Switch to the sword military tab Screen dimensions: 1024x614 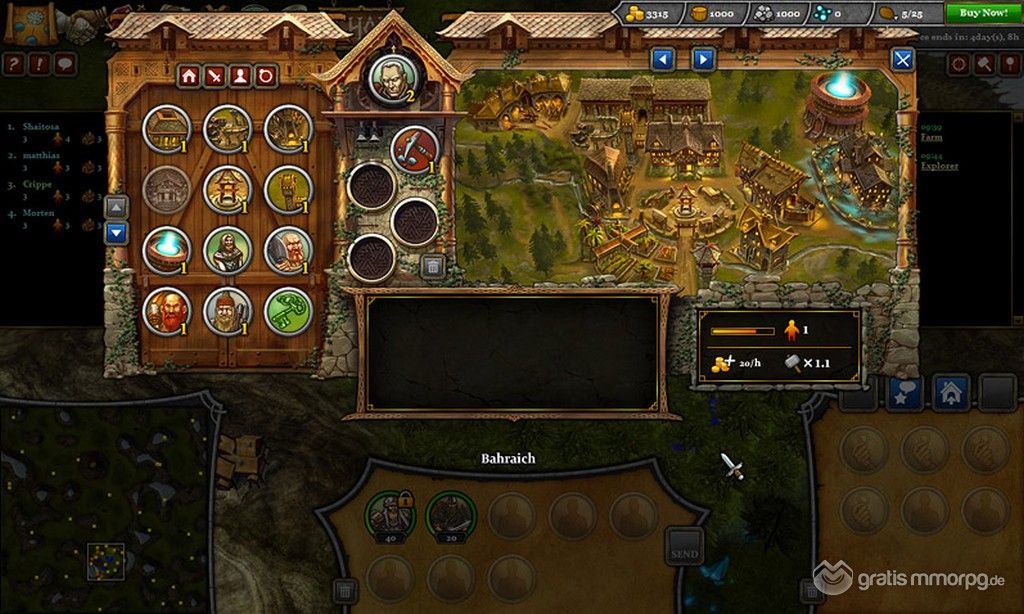click(x=214, y=75)
